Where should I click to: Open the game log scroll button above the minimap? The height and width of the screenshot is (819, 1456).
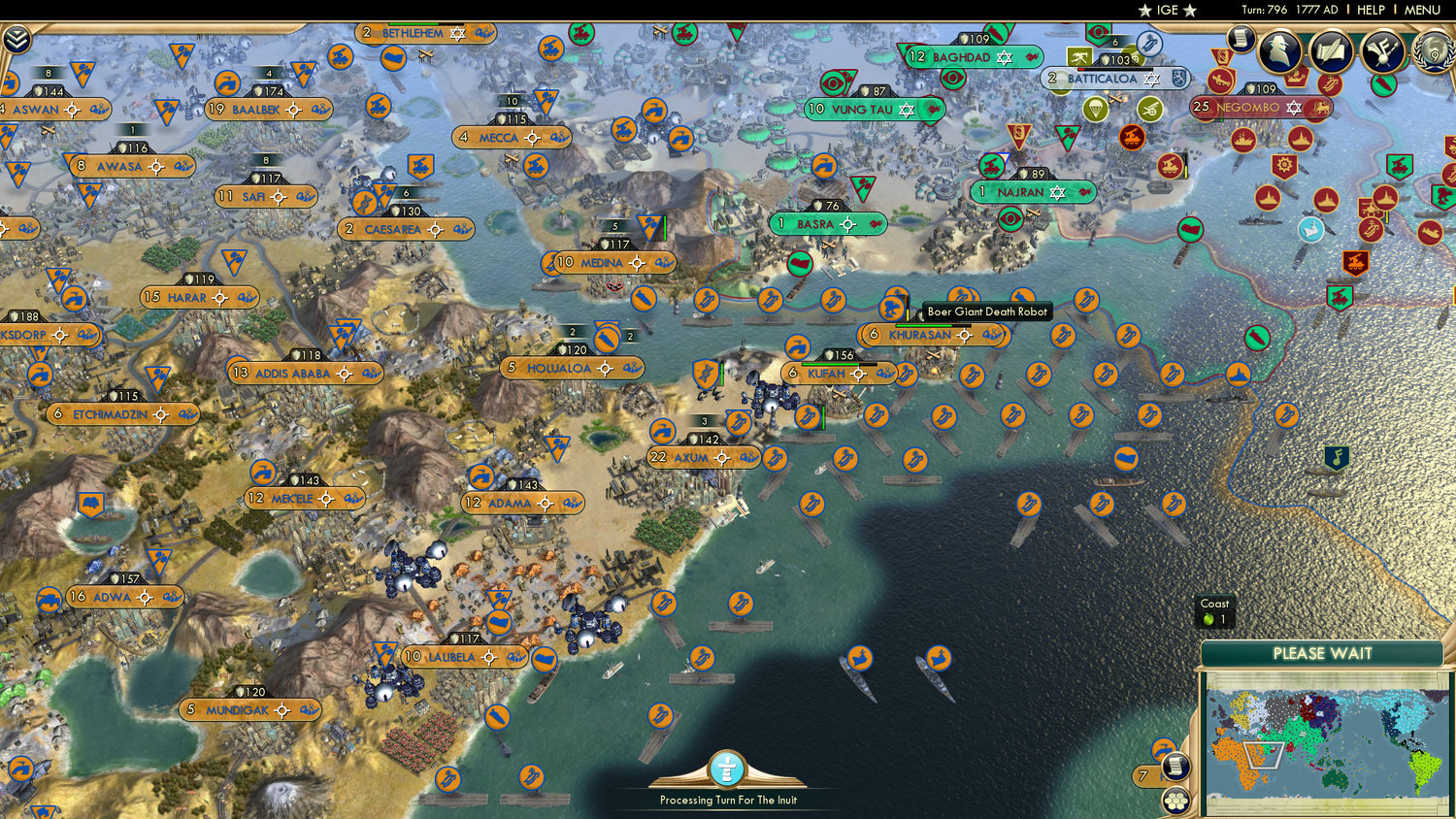1175,766
